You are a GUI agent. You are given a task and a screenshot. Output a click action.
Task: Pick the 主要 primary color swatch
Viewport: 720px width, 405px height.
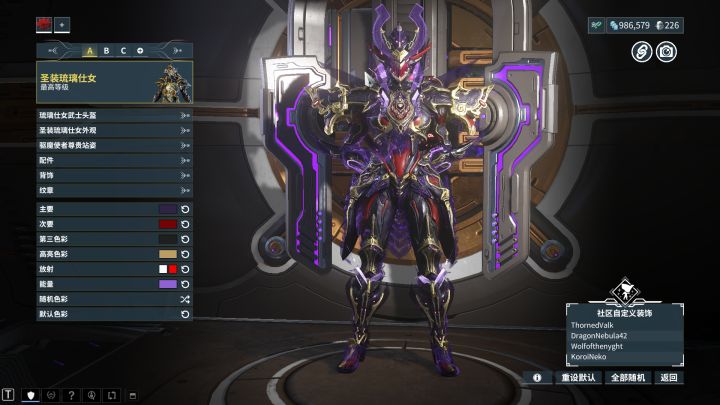pyautogui.click(x=168, y=209)
